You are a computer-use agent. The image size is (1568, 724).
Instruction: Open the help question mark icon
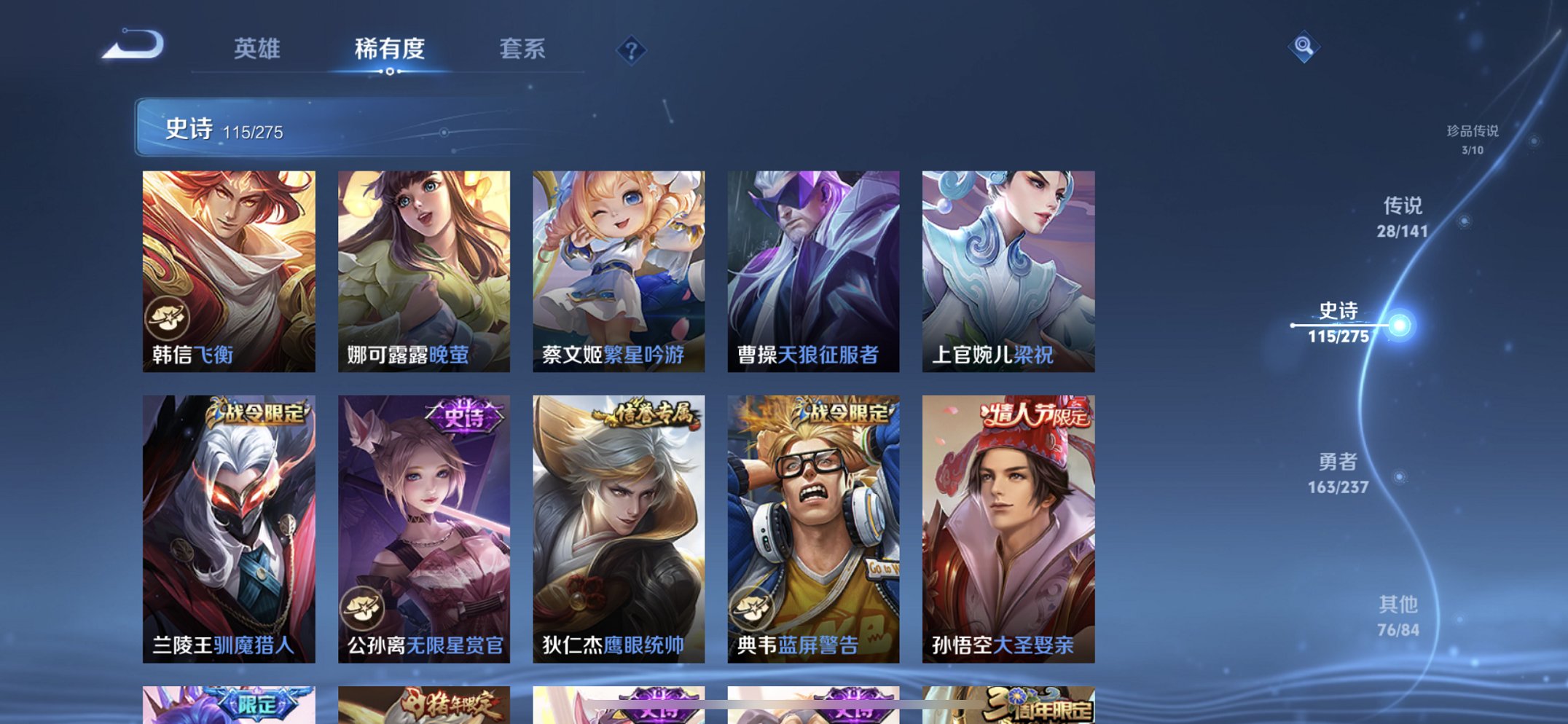click(x=631, y=50)
